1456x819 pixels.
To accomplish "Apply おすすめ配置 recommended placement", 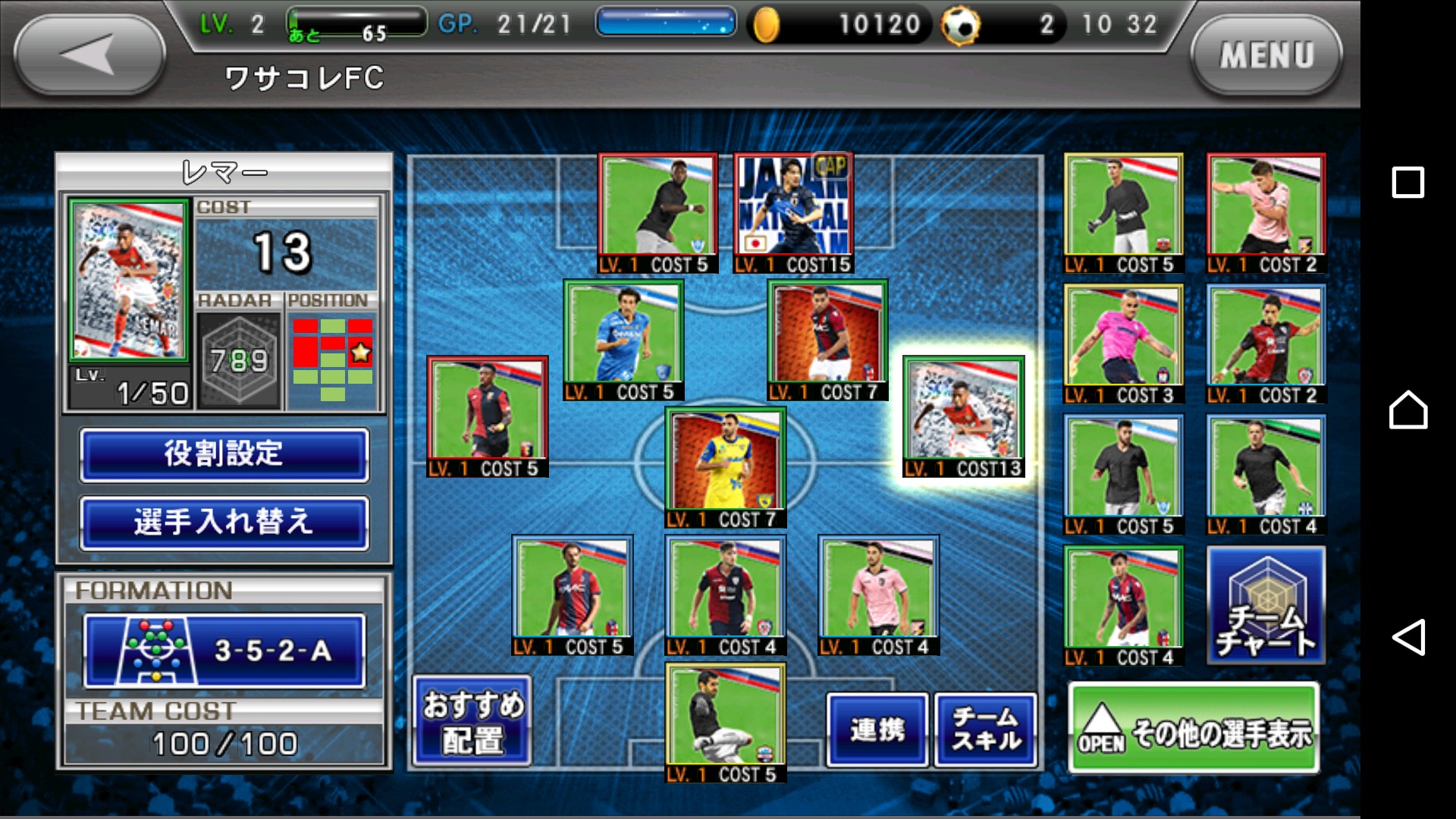I will [x=472, y=721].
